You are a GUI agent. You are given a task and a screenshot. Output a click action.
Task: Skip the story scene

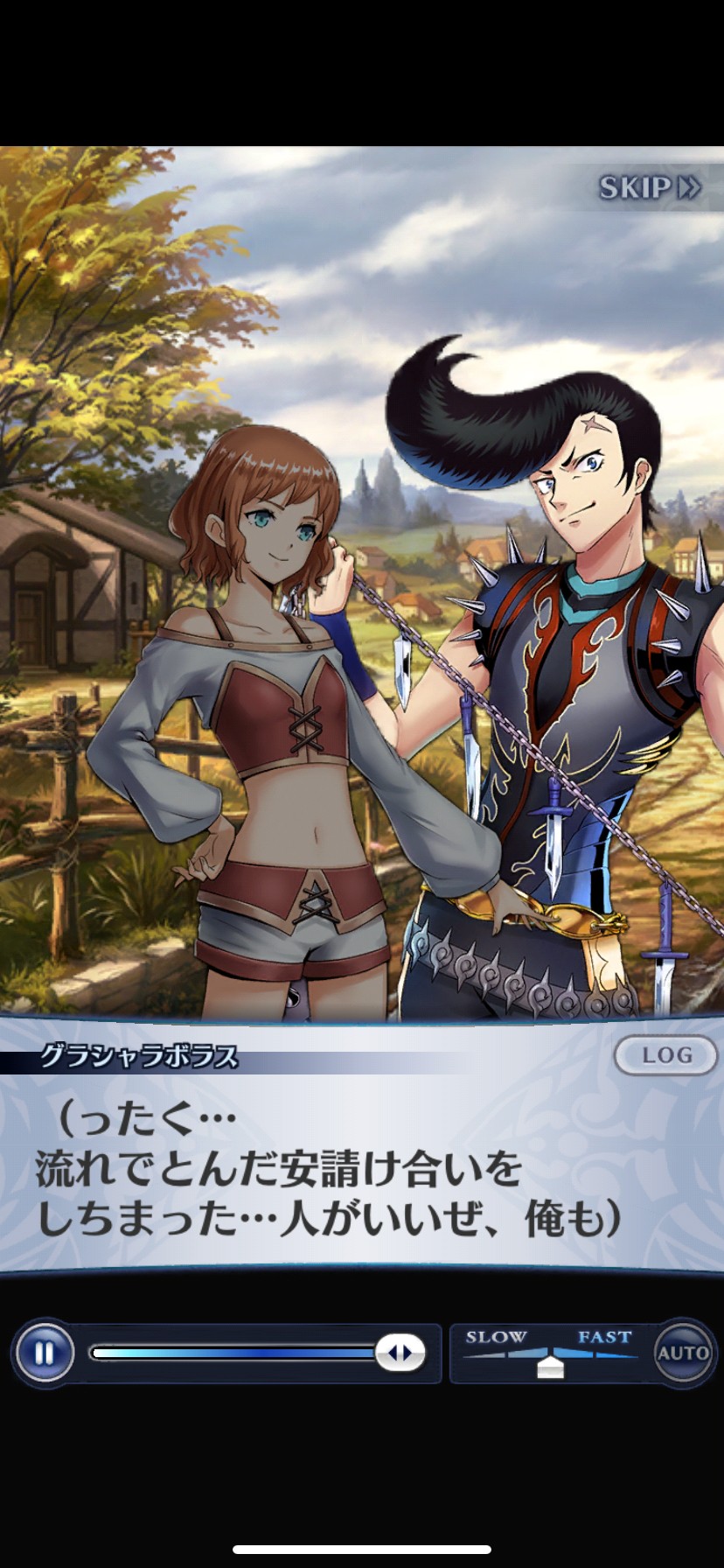pos(649,188)
